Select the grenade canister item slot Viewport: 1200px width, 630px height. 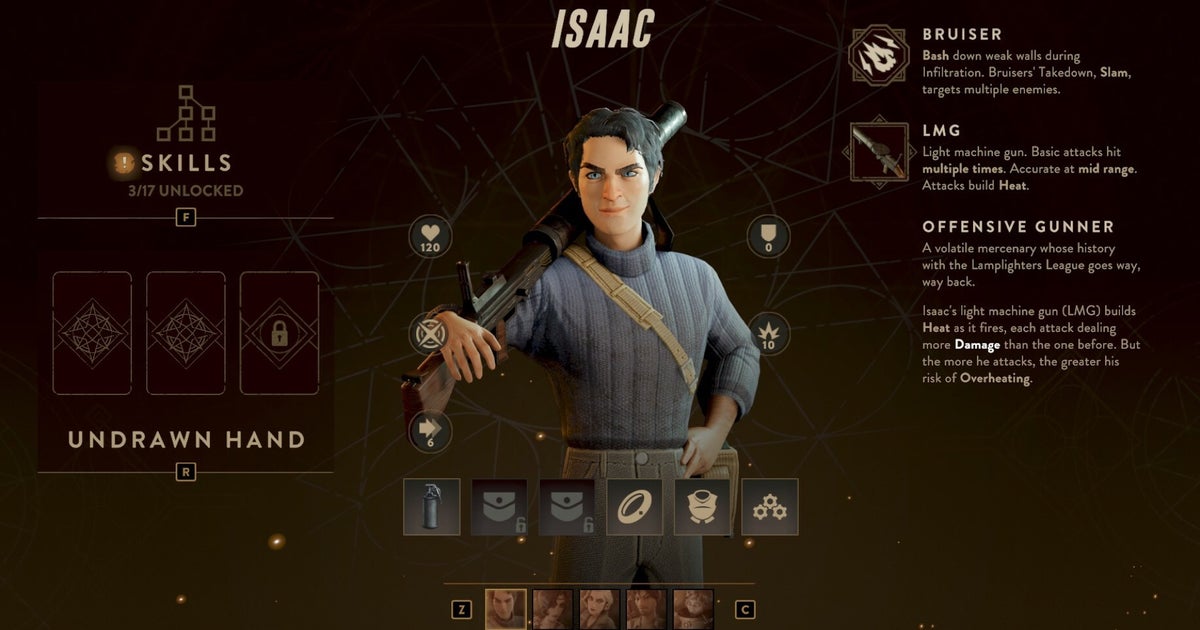432,507
